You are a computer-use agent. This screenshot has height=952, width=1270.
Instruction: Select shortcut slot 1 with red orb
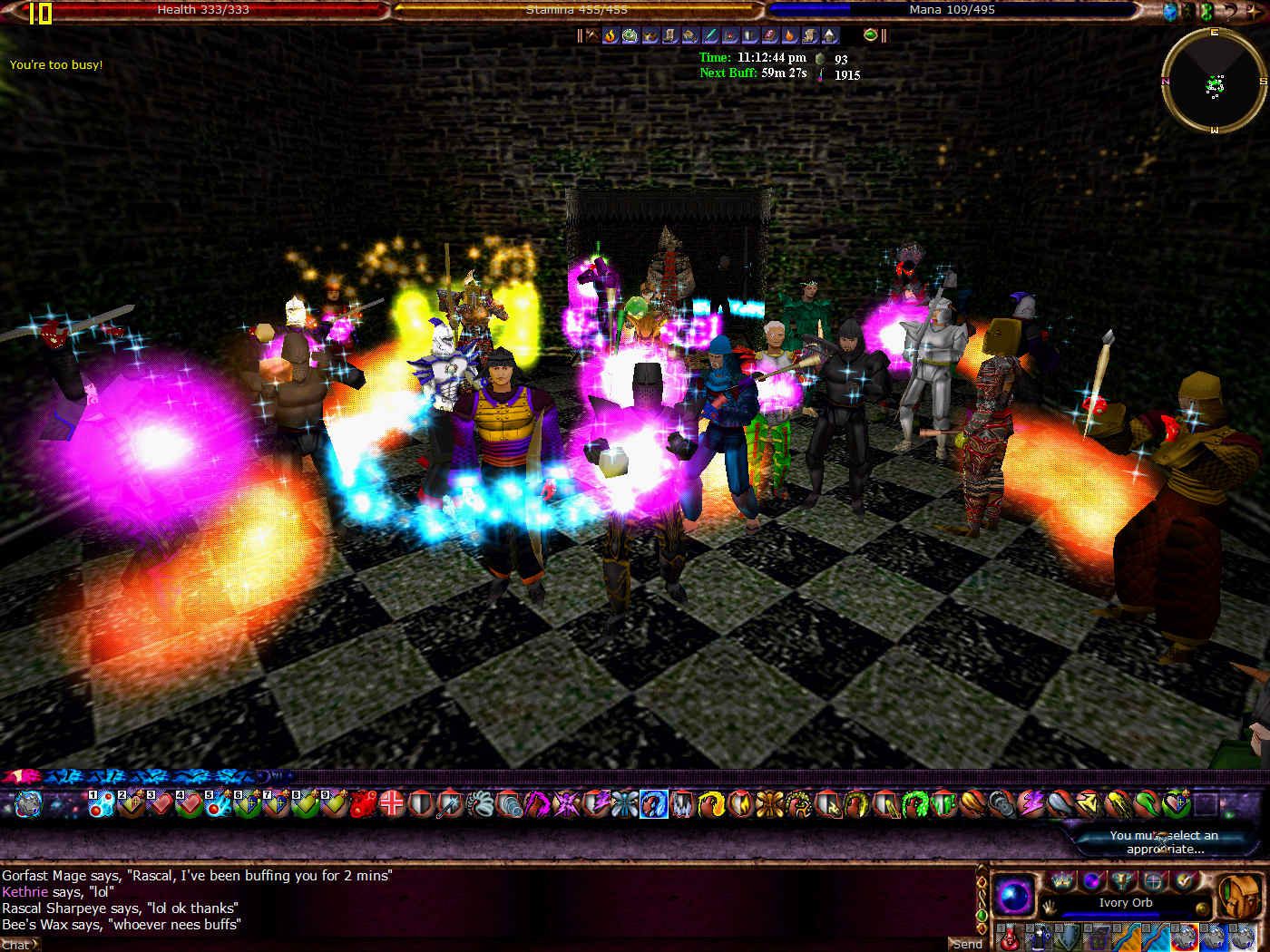coord(101,803)
